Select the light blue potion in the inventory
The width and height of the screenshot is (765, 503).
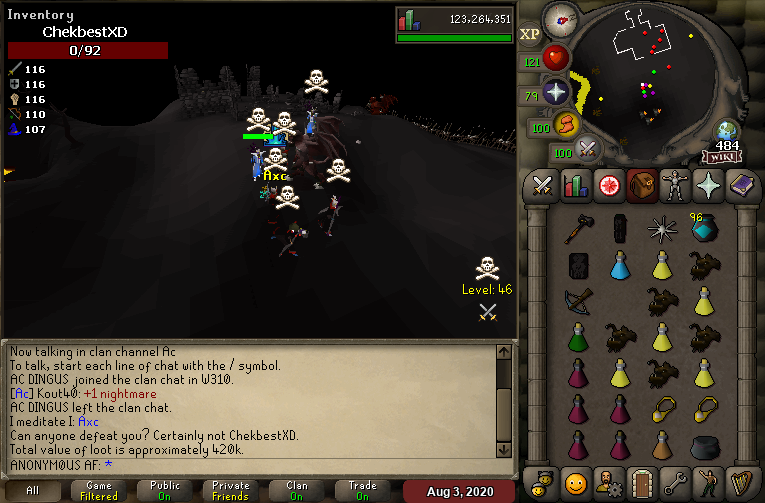coord(620,265)
